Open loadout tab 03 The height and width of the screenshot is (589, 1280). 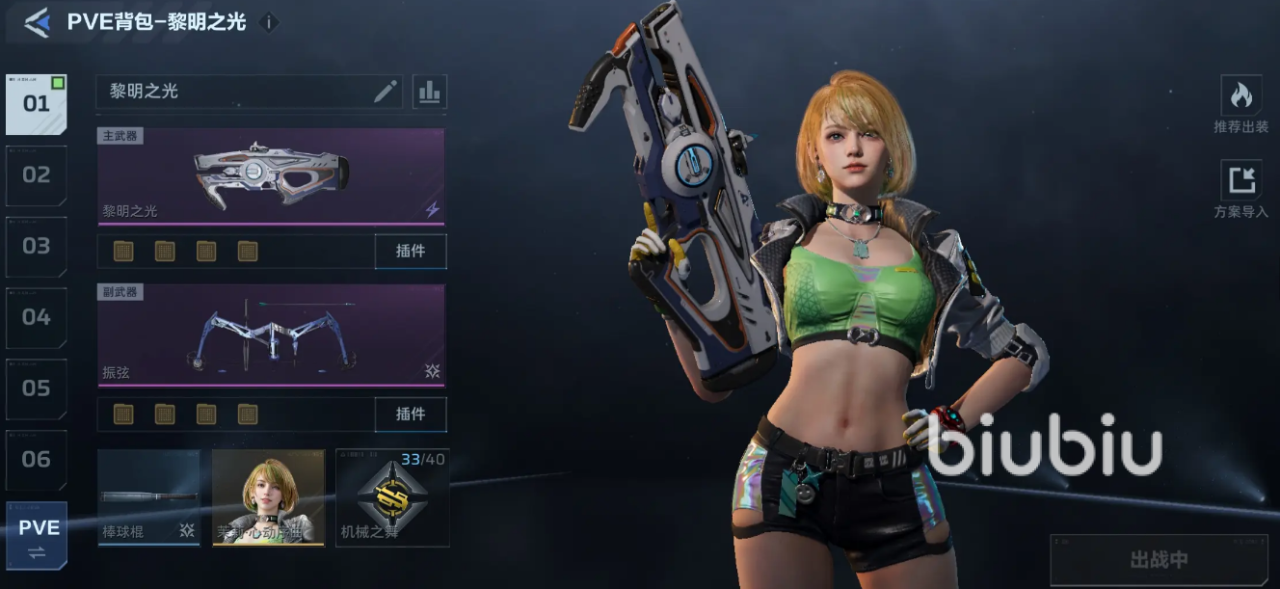pyautogui.click(x=36, y=246)
